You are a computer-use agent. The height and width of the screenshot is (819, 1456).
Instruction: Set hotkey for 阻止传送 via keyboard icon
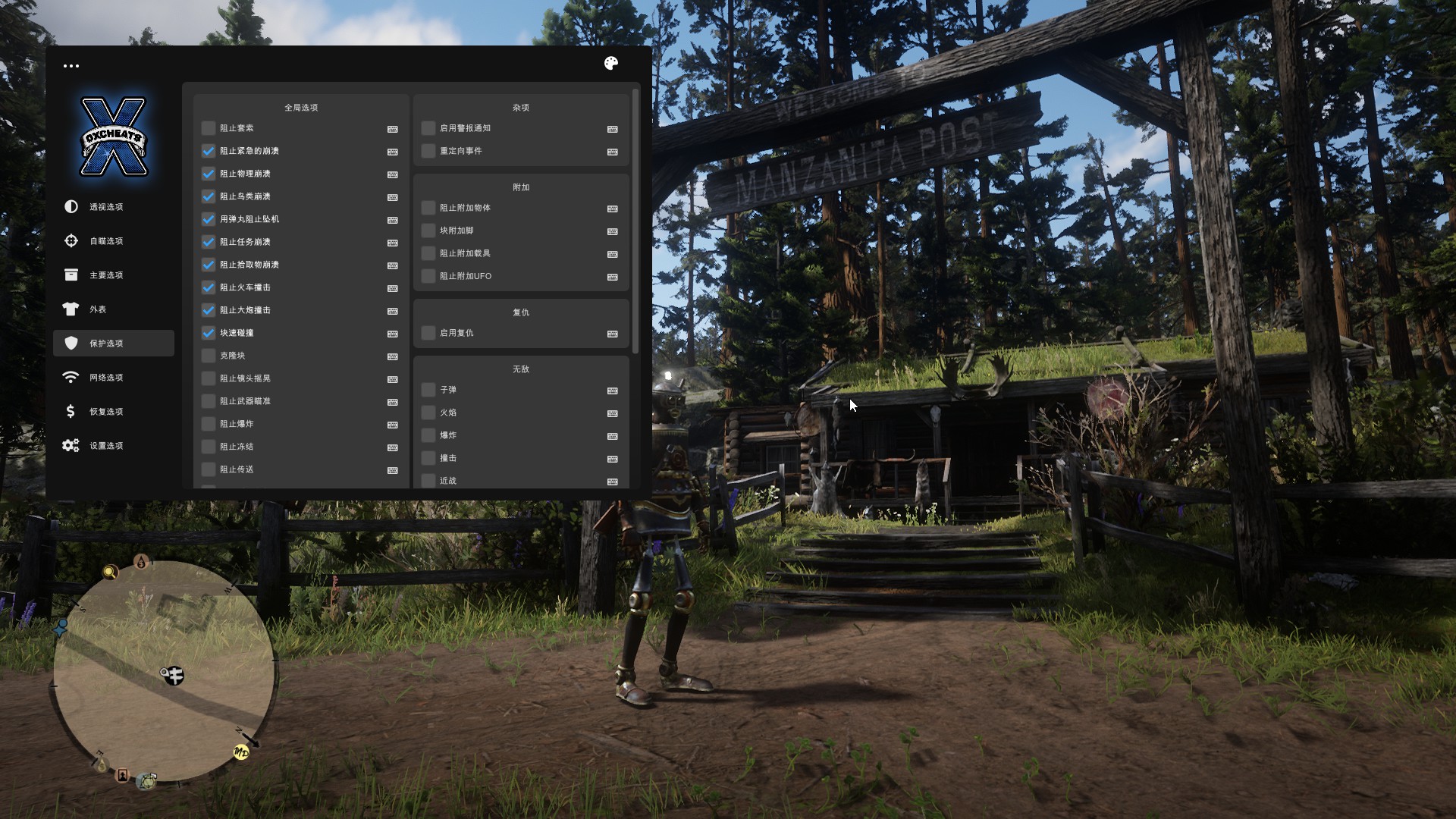pos(393,470)
